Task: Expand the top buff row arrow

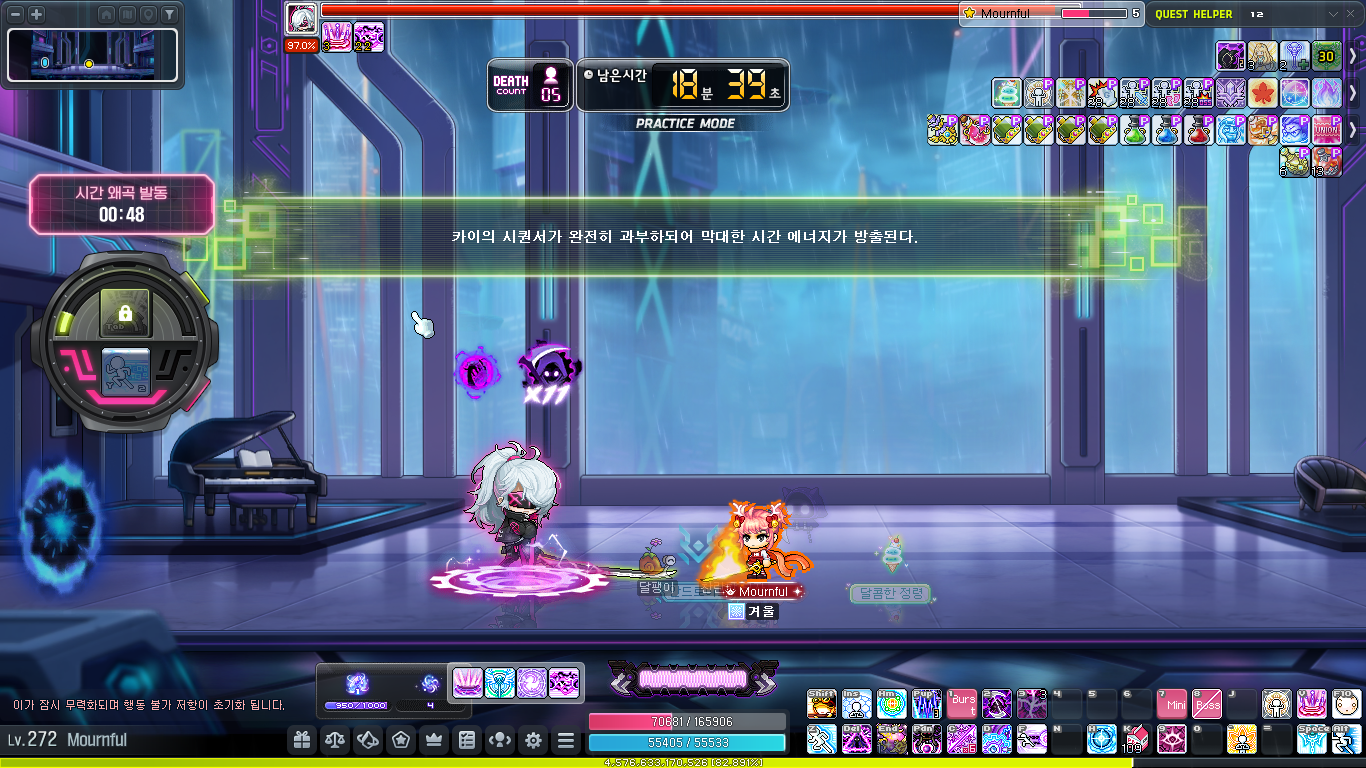Action: point(1353,57)
